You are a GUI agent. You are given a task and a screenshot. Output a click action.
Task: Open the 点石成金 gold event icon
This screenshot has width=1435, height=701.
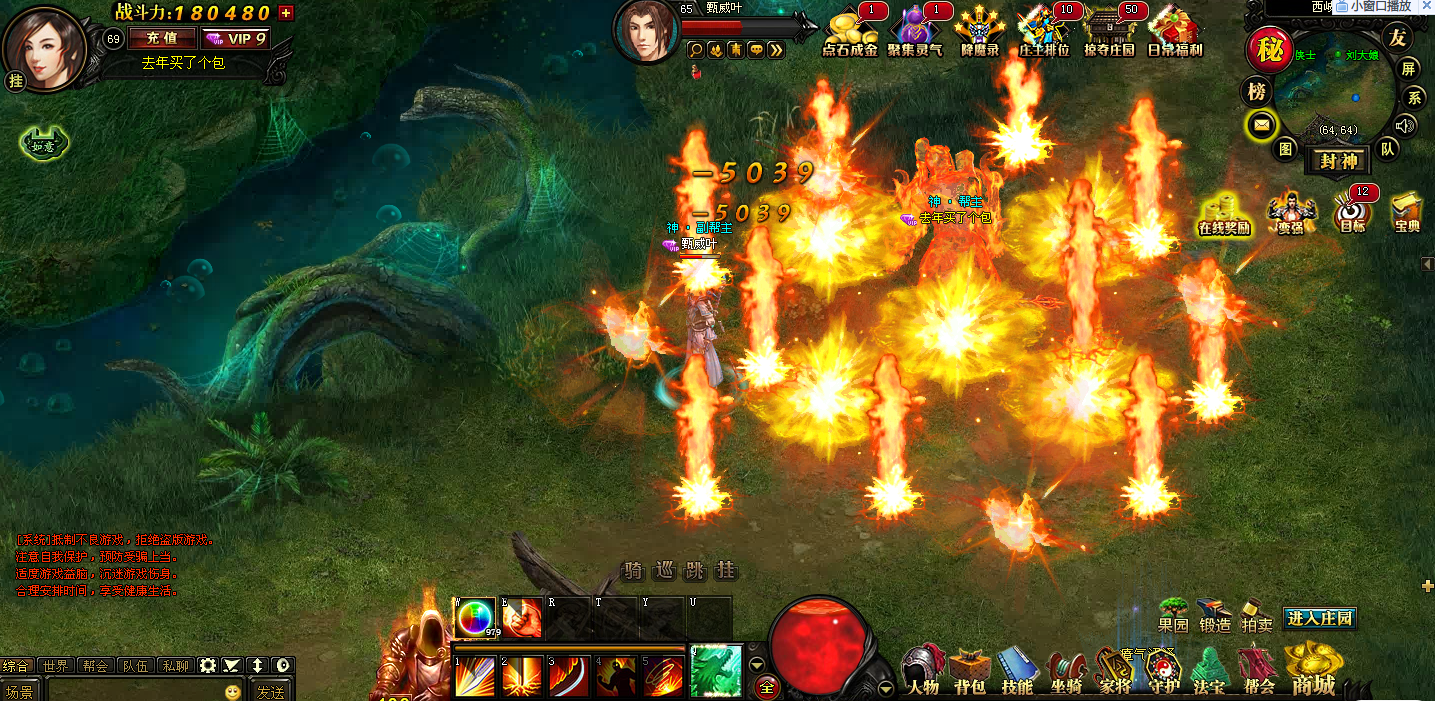[x=849, y=31]
